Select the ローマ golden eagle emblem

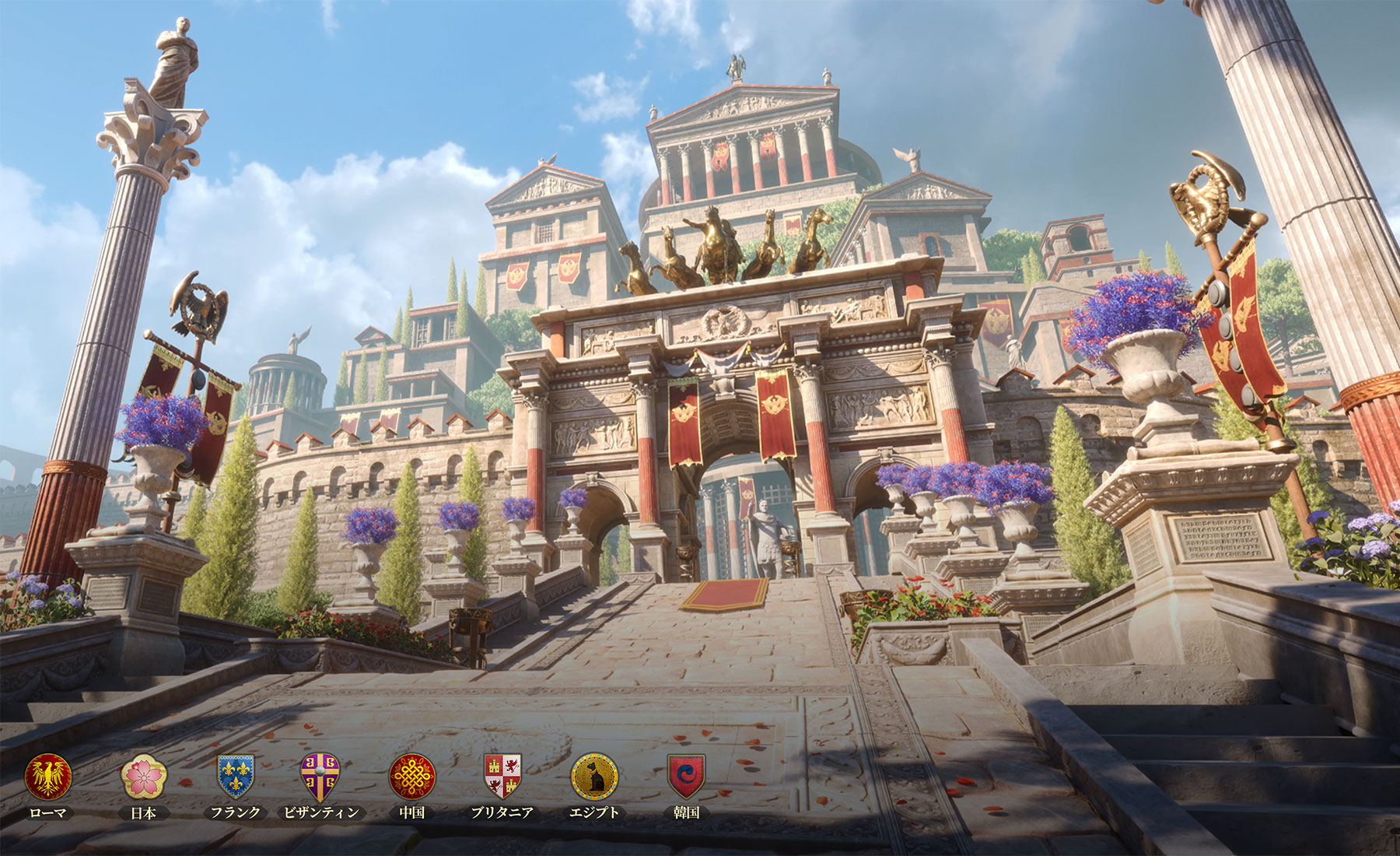pyautogui.click(x=48, y=777)
